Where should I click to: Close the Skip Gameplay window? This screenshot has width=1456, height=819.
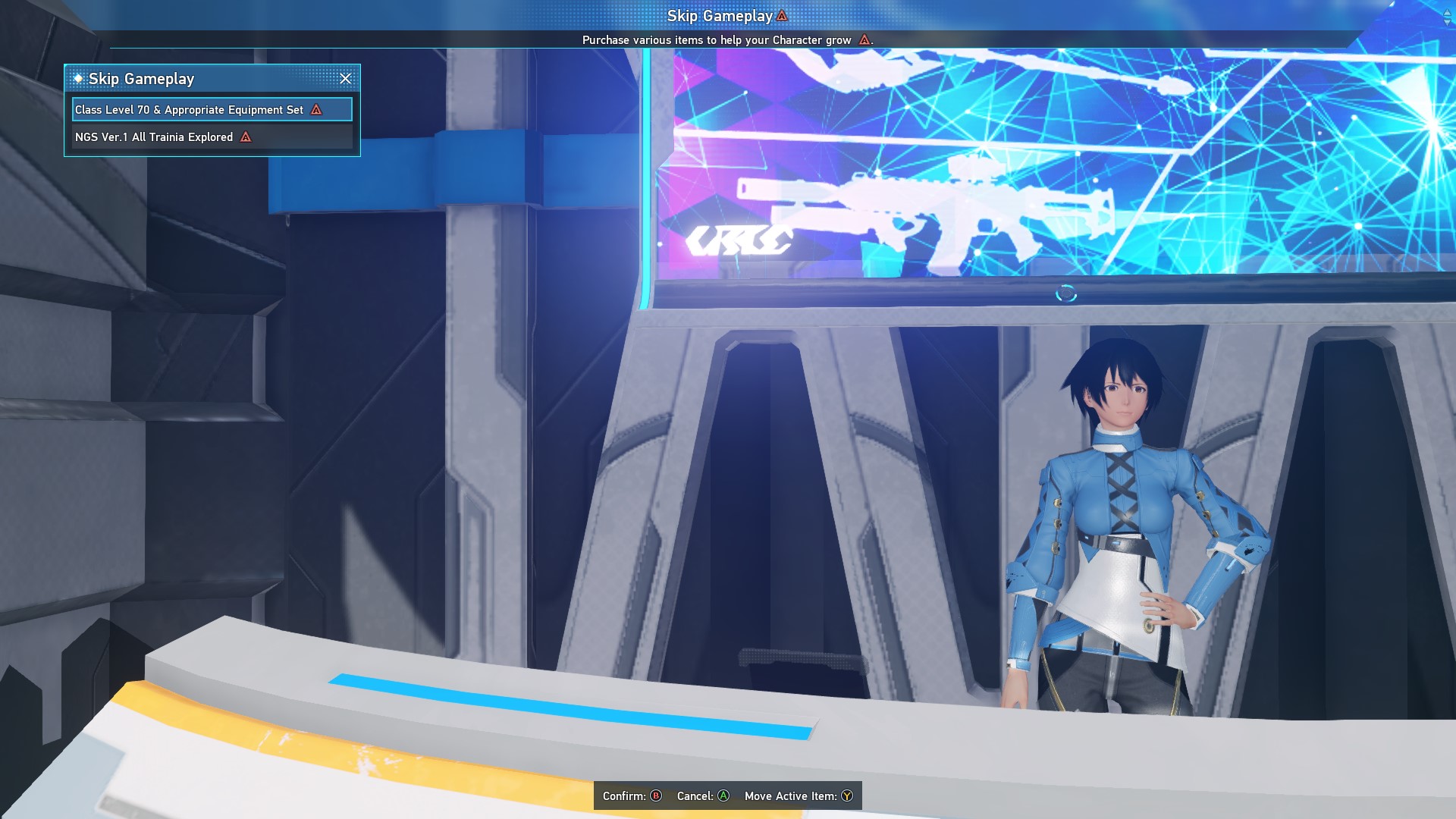tap(346, 79)
